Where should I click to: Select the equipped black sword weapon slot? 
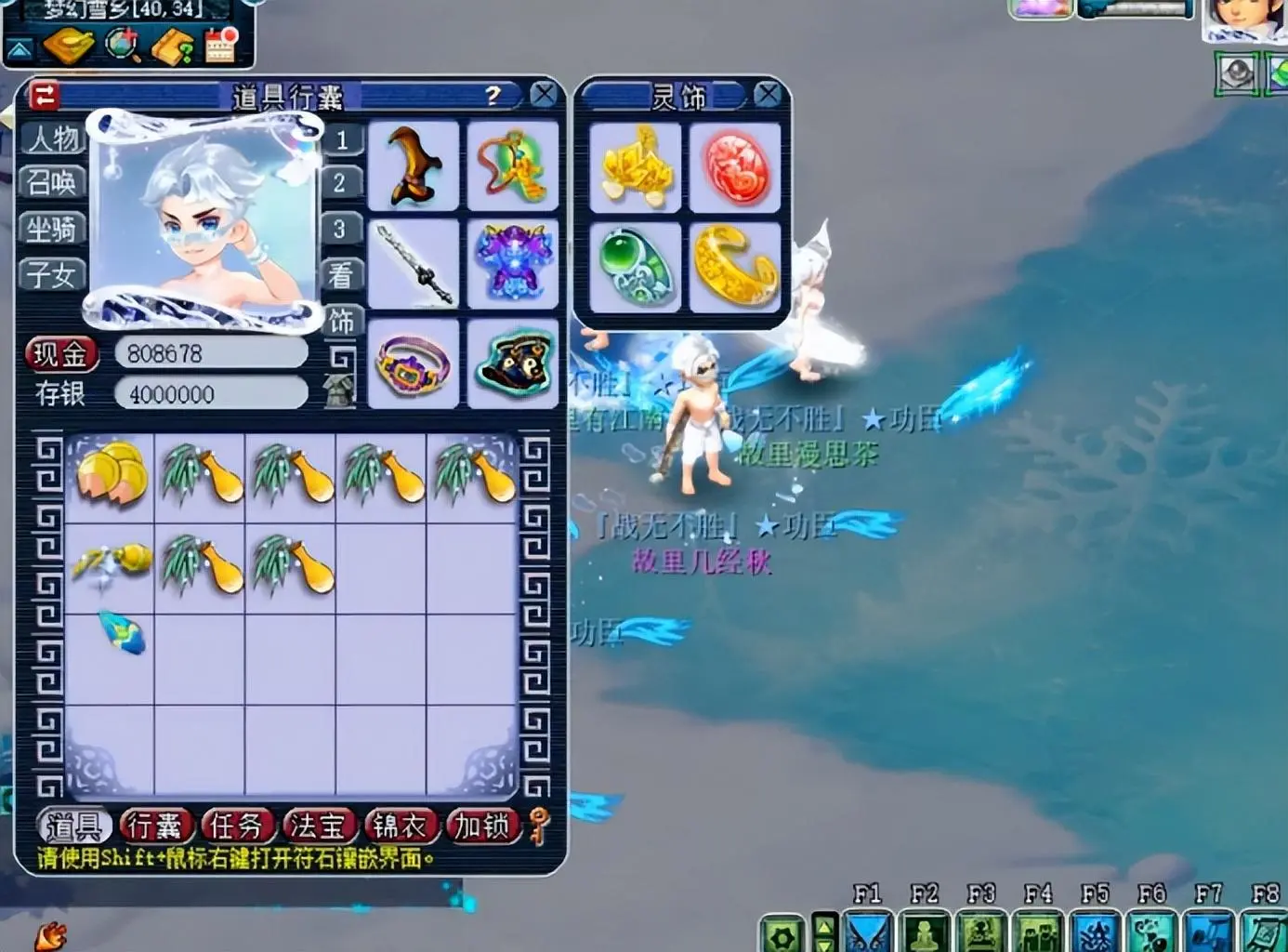pos(414,265)
